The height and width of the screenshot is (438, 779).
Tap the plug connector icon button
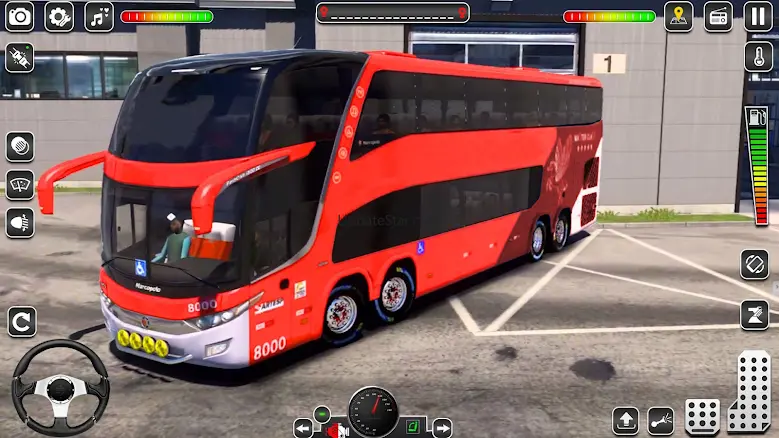20,57
